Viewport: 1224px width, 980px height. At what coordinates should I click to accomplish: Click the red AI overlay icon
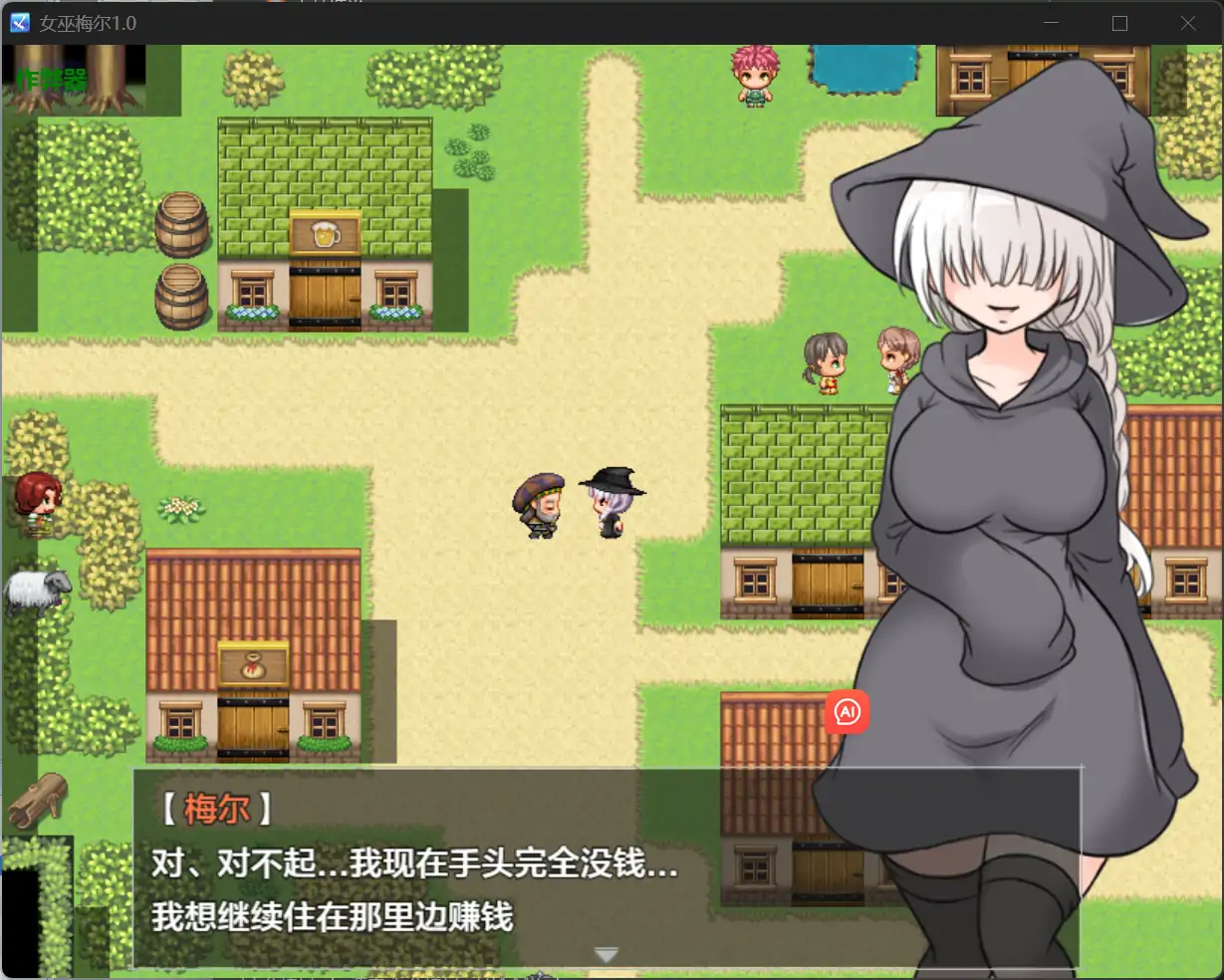[848, 712]
